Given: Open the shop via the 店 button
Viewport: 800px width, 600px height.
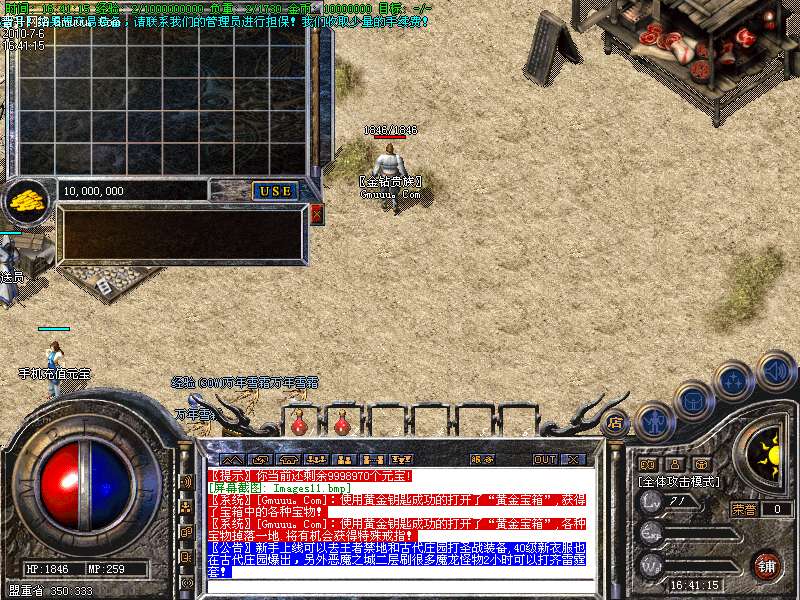Looking at the screenshot, I should [x=614, y=422].
